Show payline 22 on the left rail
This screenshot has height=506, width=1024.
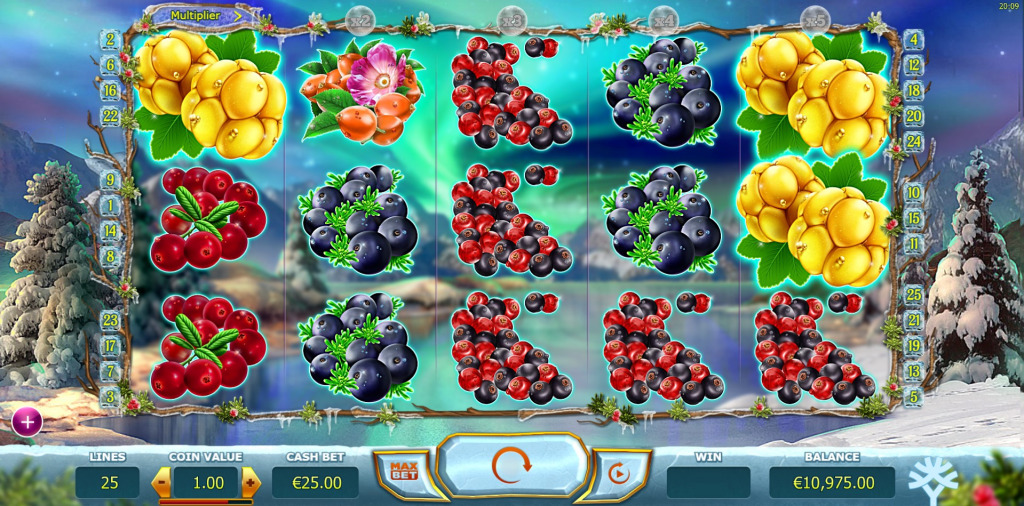pyautogui.click(x=111, y=117)
